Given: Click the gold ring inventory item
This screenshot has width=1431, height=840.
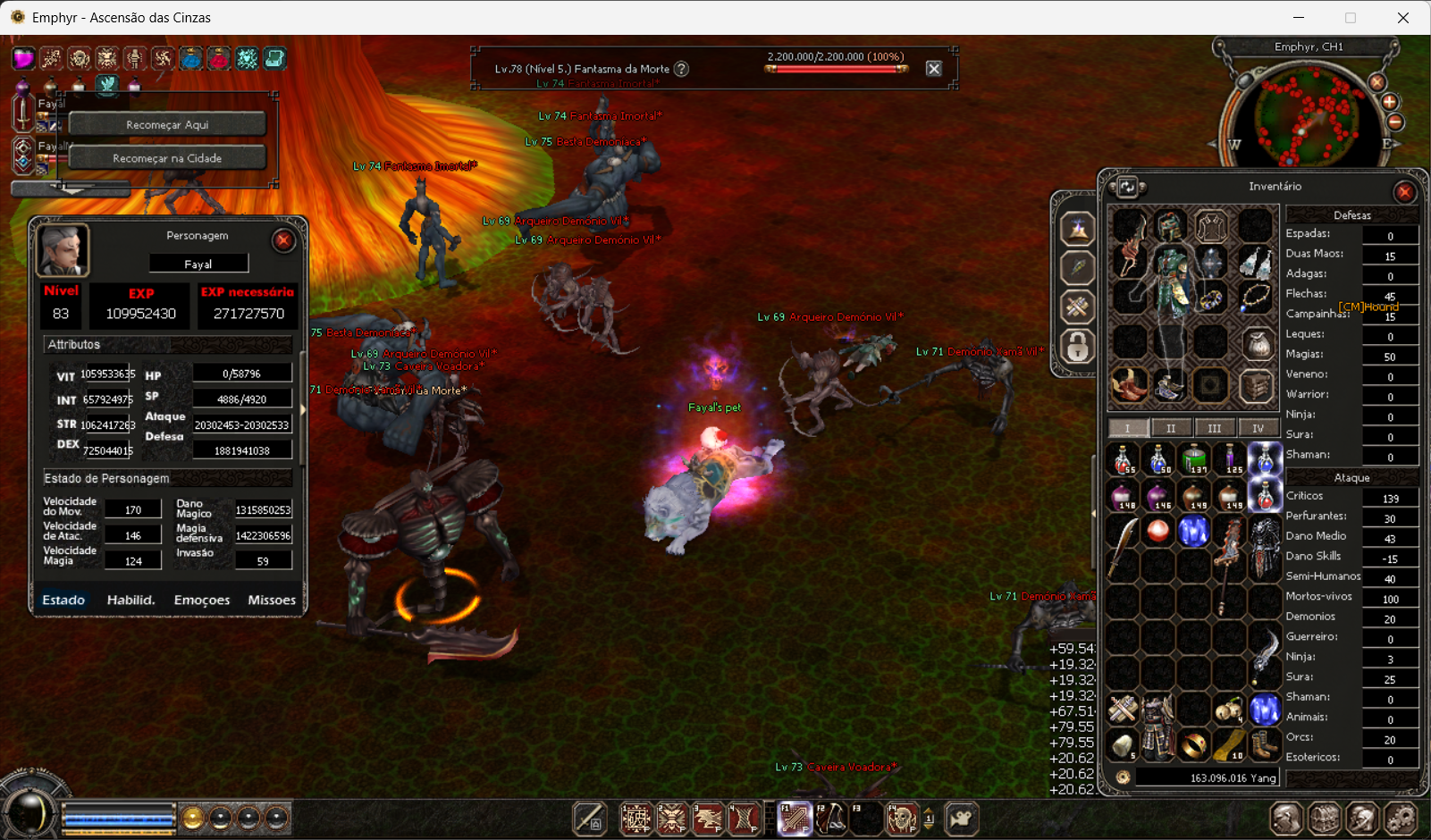Looking at the screenshot, I should coord(1194,743).
